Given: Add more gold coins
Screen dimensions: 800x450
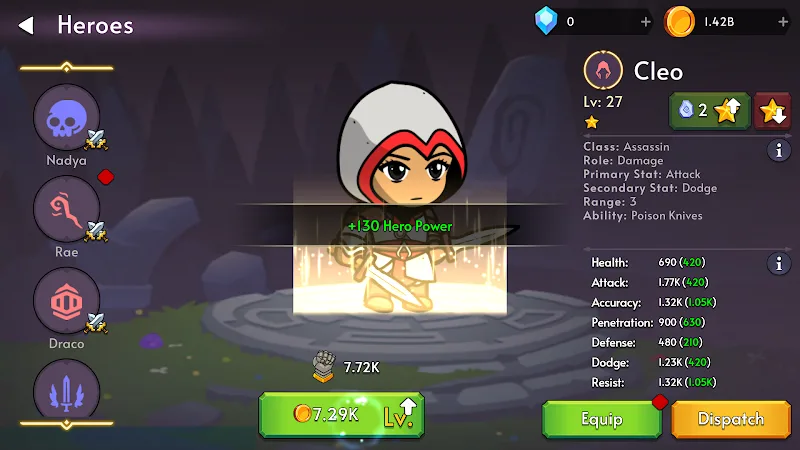Looking at the screenshot, I should pyautogui.click(x=781, y=21).
